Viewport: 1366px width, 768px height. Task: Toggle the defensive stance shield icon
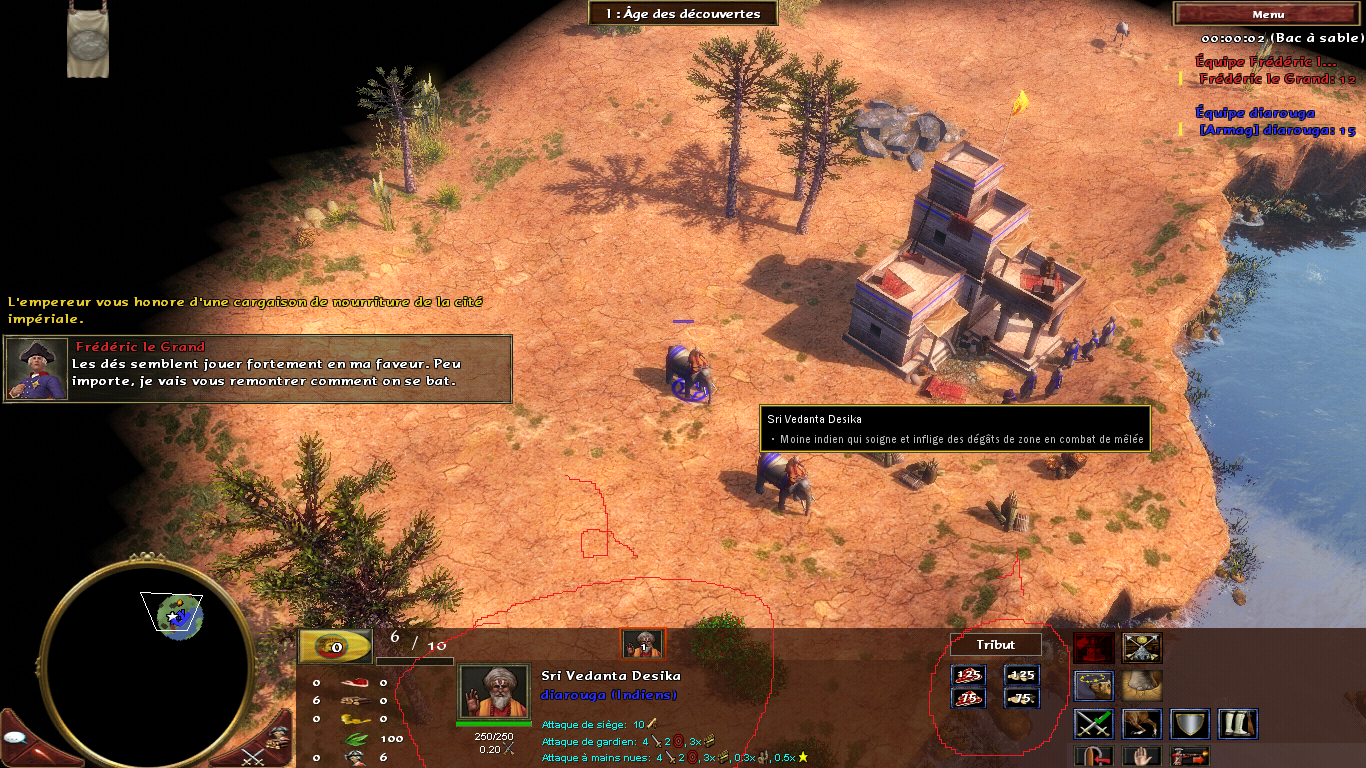coord(1189,723)
